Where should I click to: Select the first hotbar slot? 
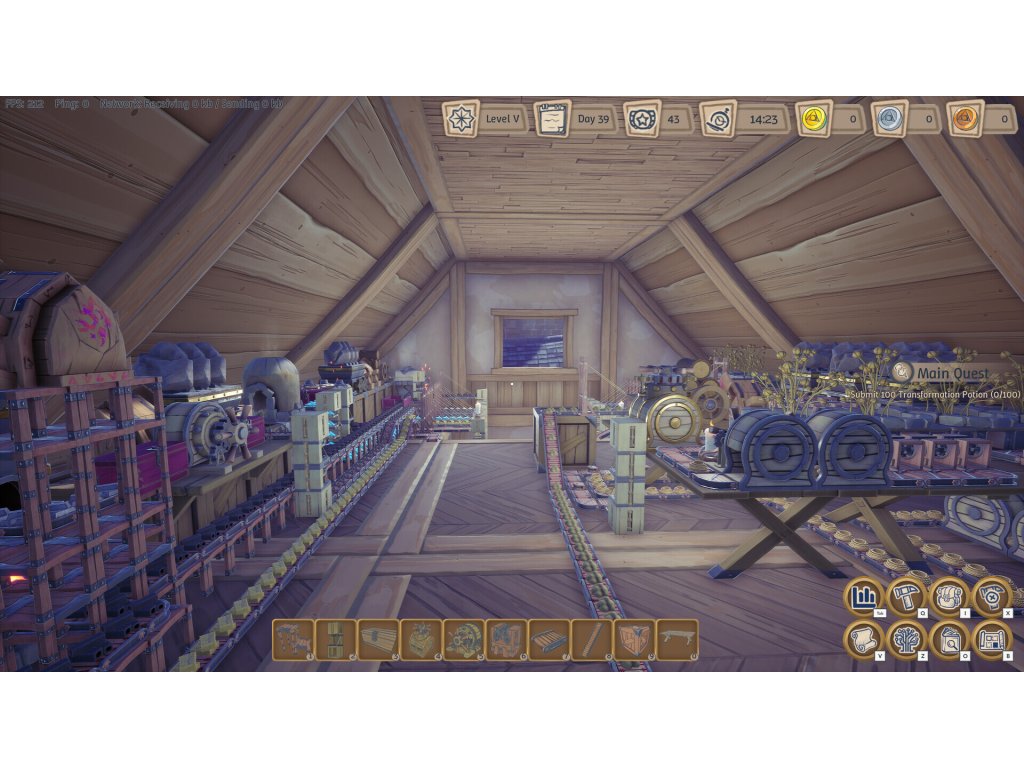tap(293, 640)
